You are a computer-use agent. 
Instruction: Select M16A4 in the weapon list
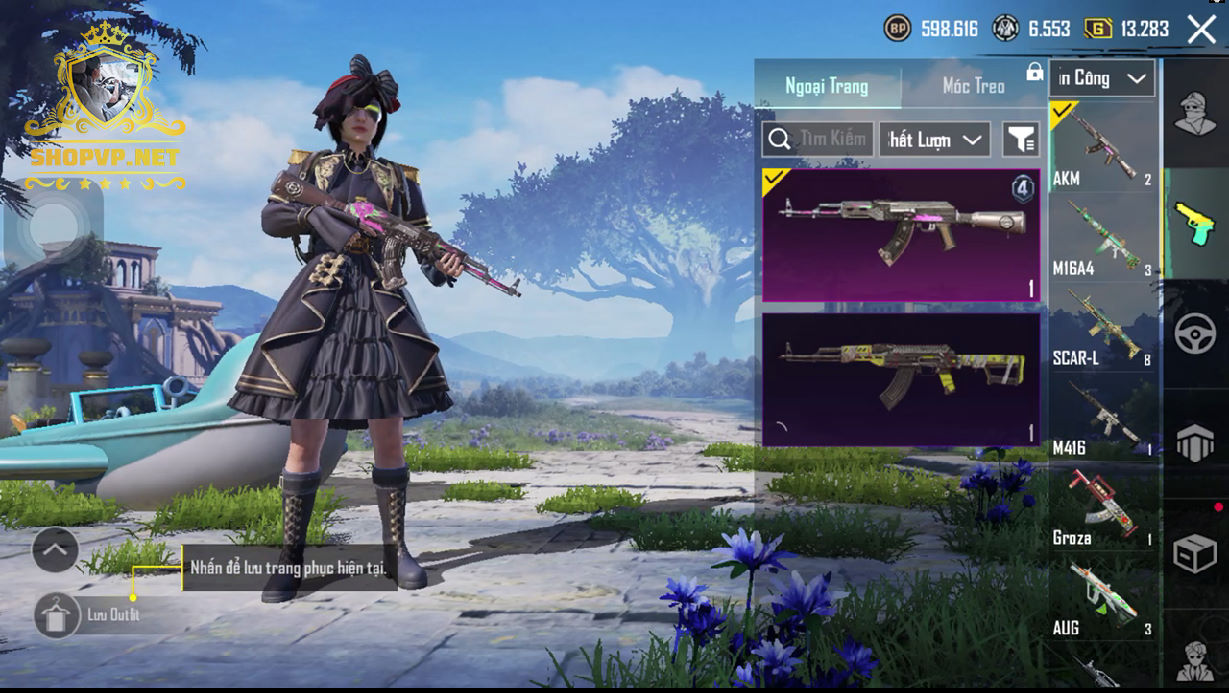1102,238
